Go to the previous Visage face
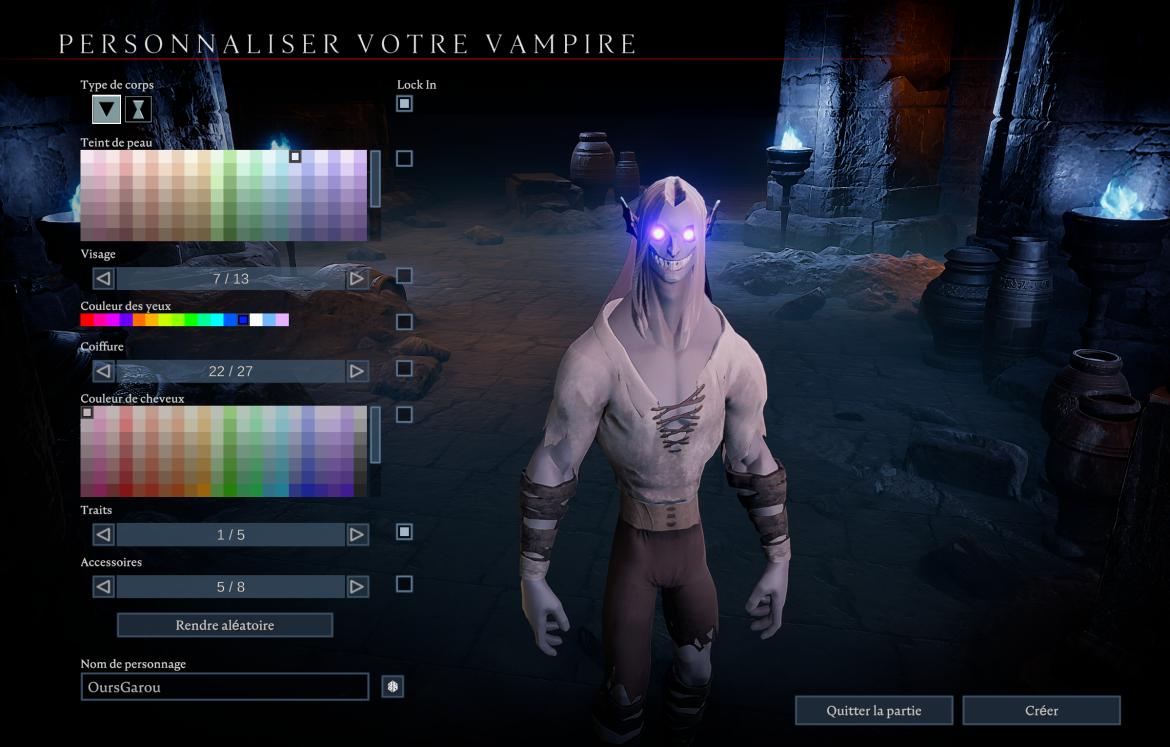Image resolution: width=1170 pixels, height=747 pixels. (103, 279)
